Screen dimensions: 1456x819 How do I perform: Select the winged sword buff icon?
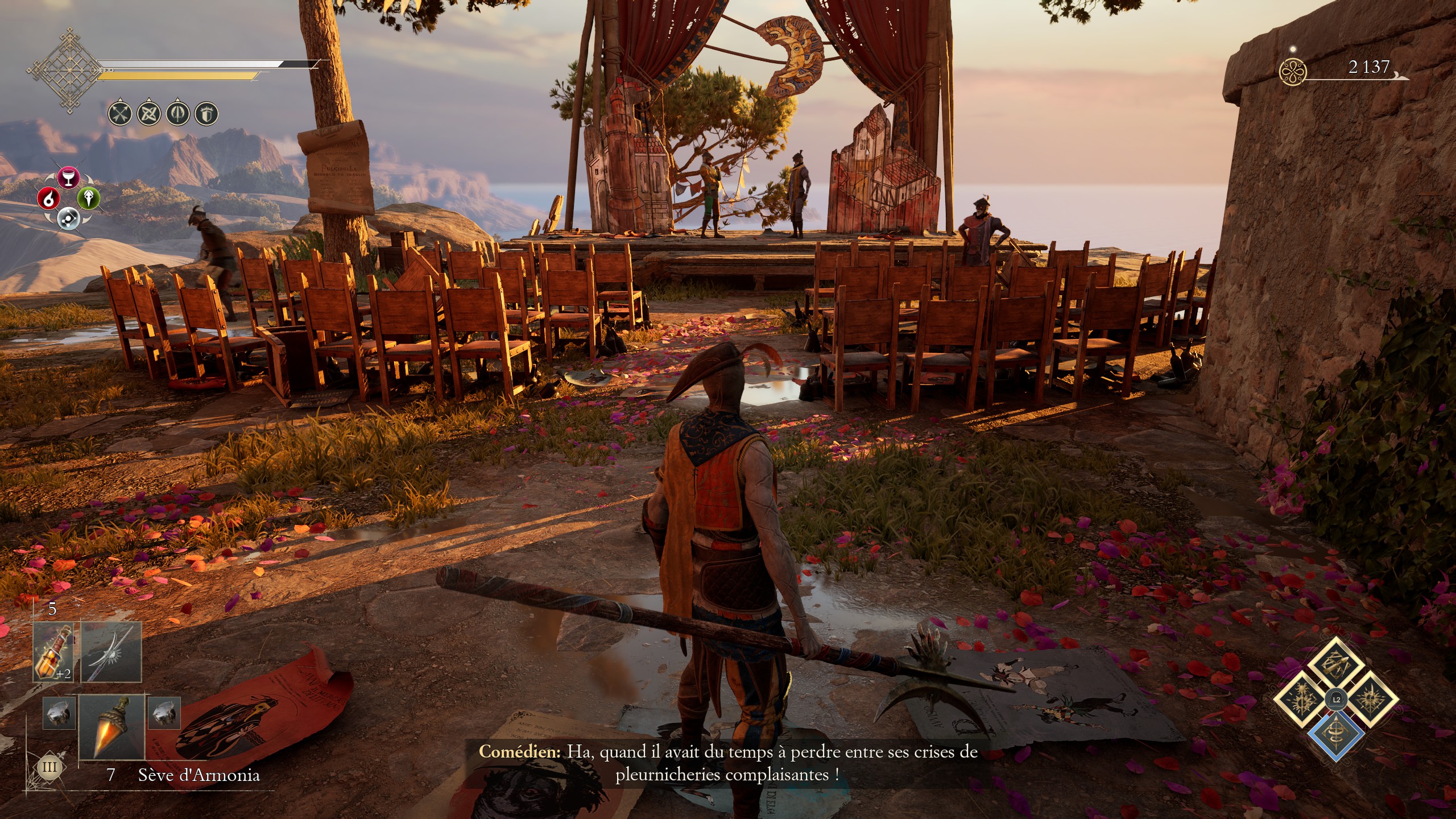pyautogui.click(x=177, y=114)
